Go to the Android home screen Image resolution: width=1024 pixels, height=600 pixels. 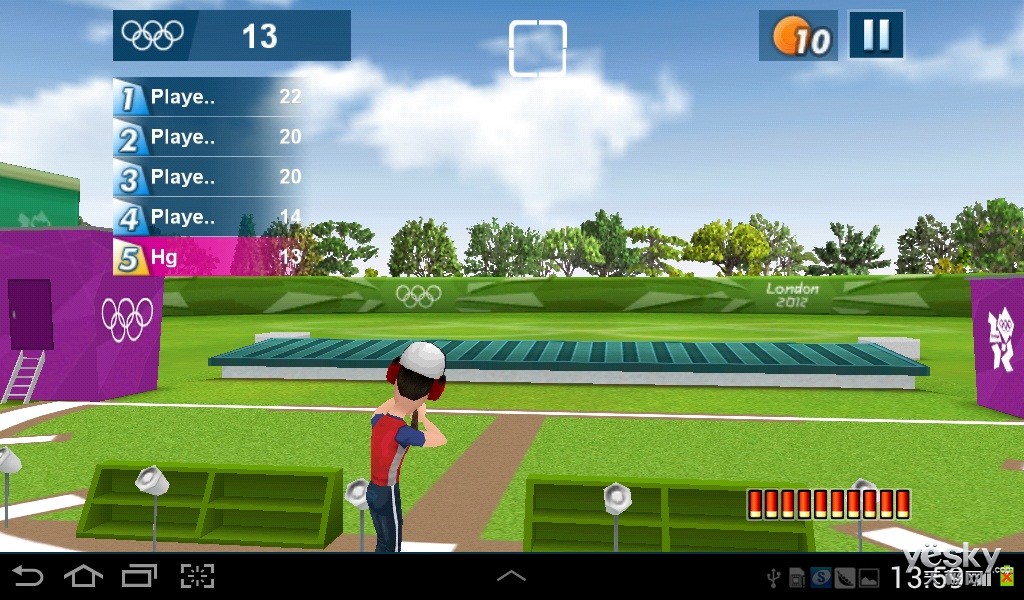click(83, 576)
